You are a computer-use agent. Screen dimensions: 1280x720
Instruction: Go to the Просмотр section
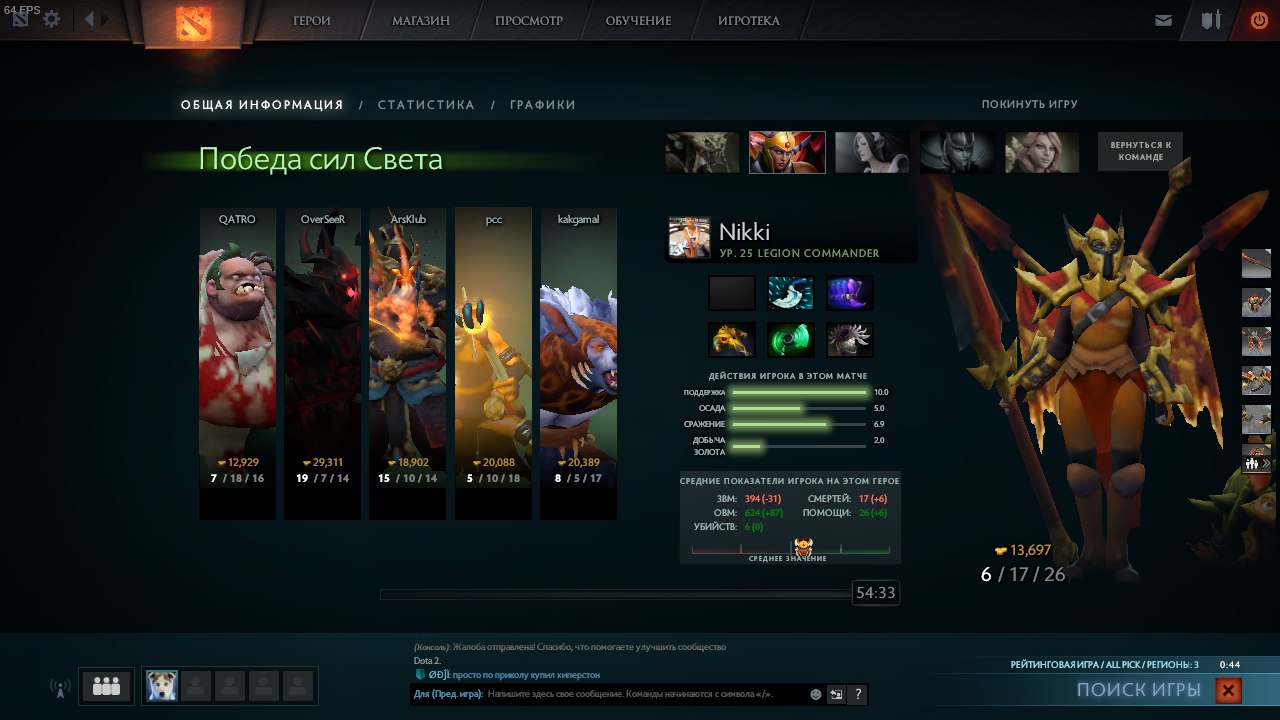[x=529, y=21]
